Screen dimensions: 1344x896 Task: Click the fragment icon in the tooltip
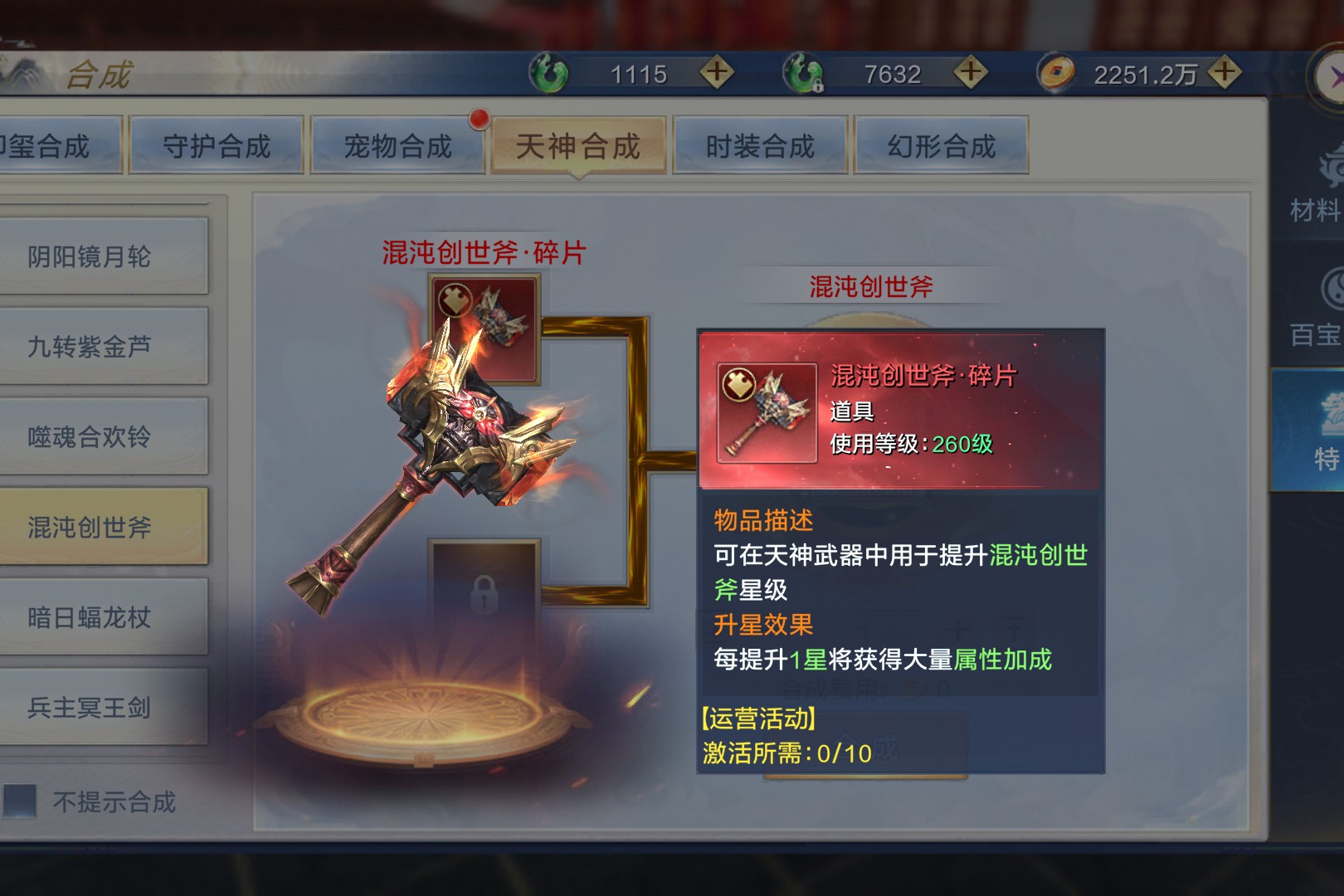[x=767, y=413]
